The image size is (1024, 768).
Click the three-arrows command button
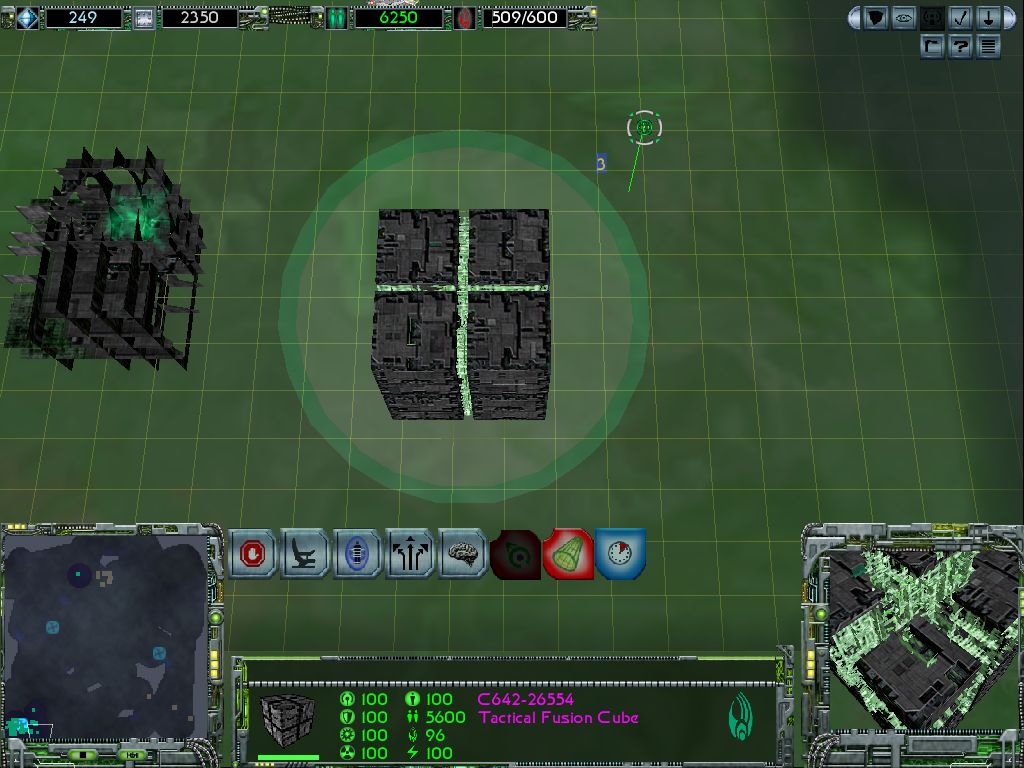coord(410,554)
